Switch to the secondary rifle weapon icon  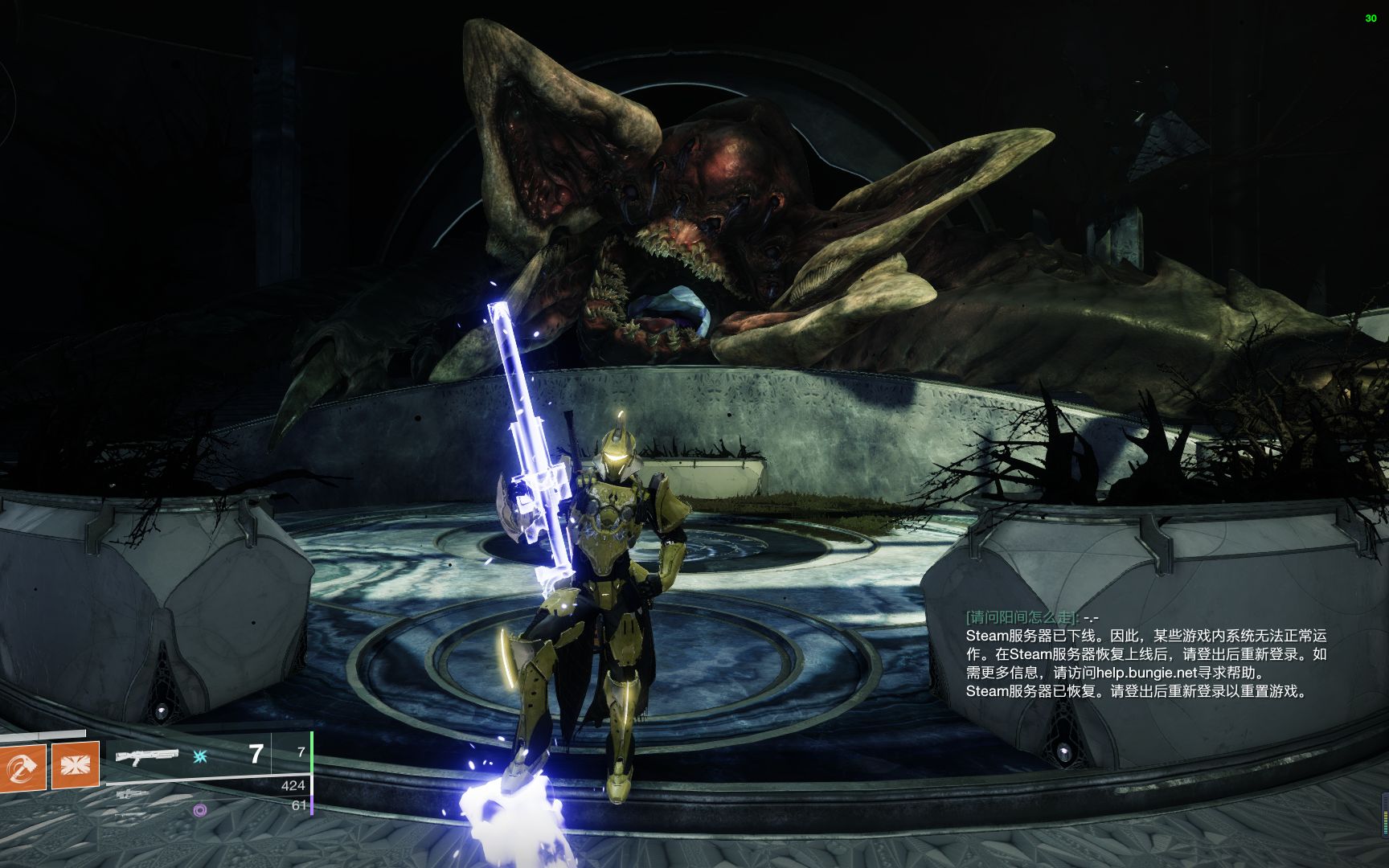pos(132,794)
